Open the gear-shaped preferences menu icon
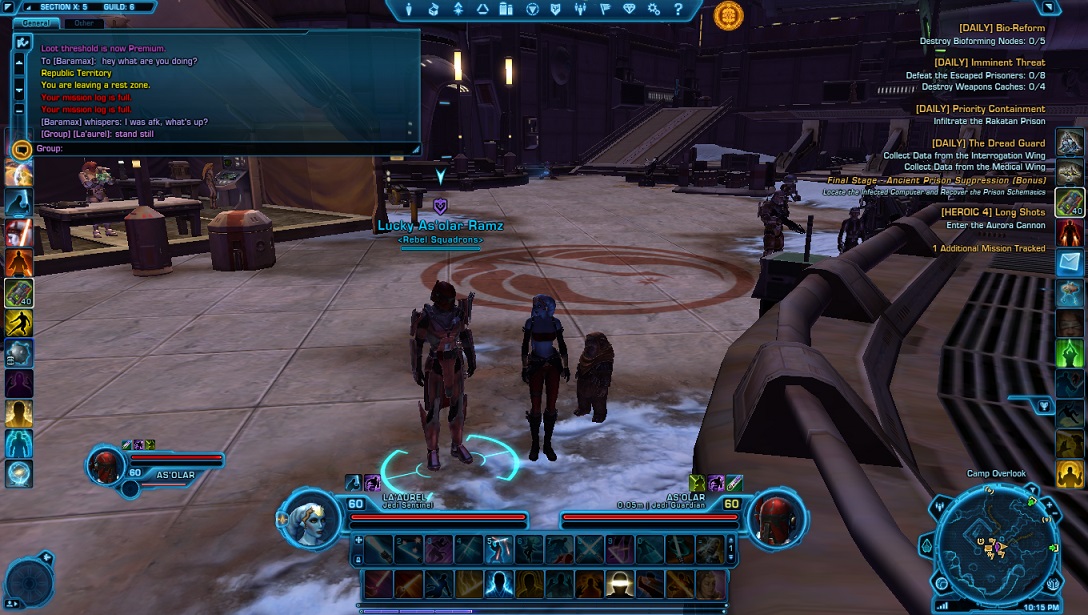Image resolution: width=1088 pixels, height=615 pixels. [654, 9]
